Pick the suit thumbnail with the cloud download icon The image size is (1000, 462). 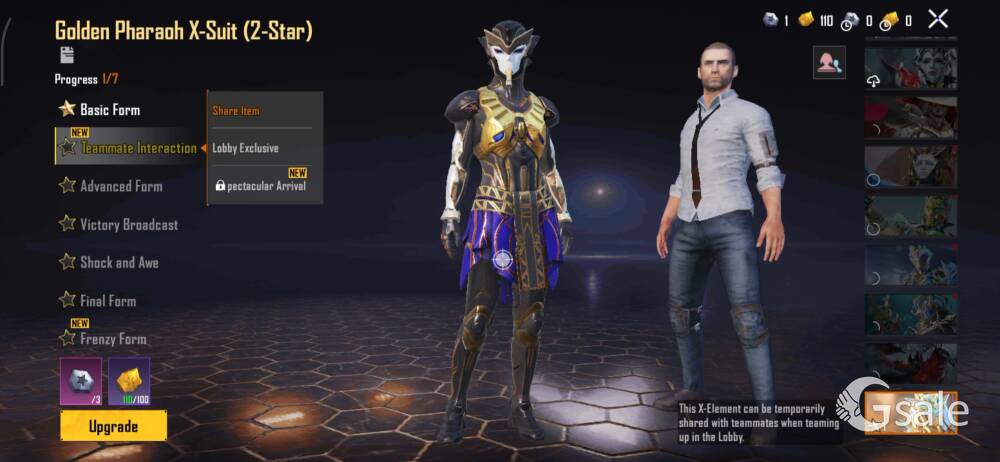[x=910, y=67]
